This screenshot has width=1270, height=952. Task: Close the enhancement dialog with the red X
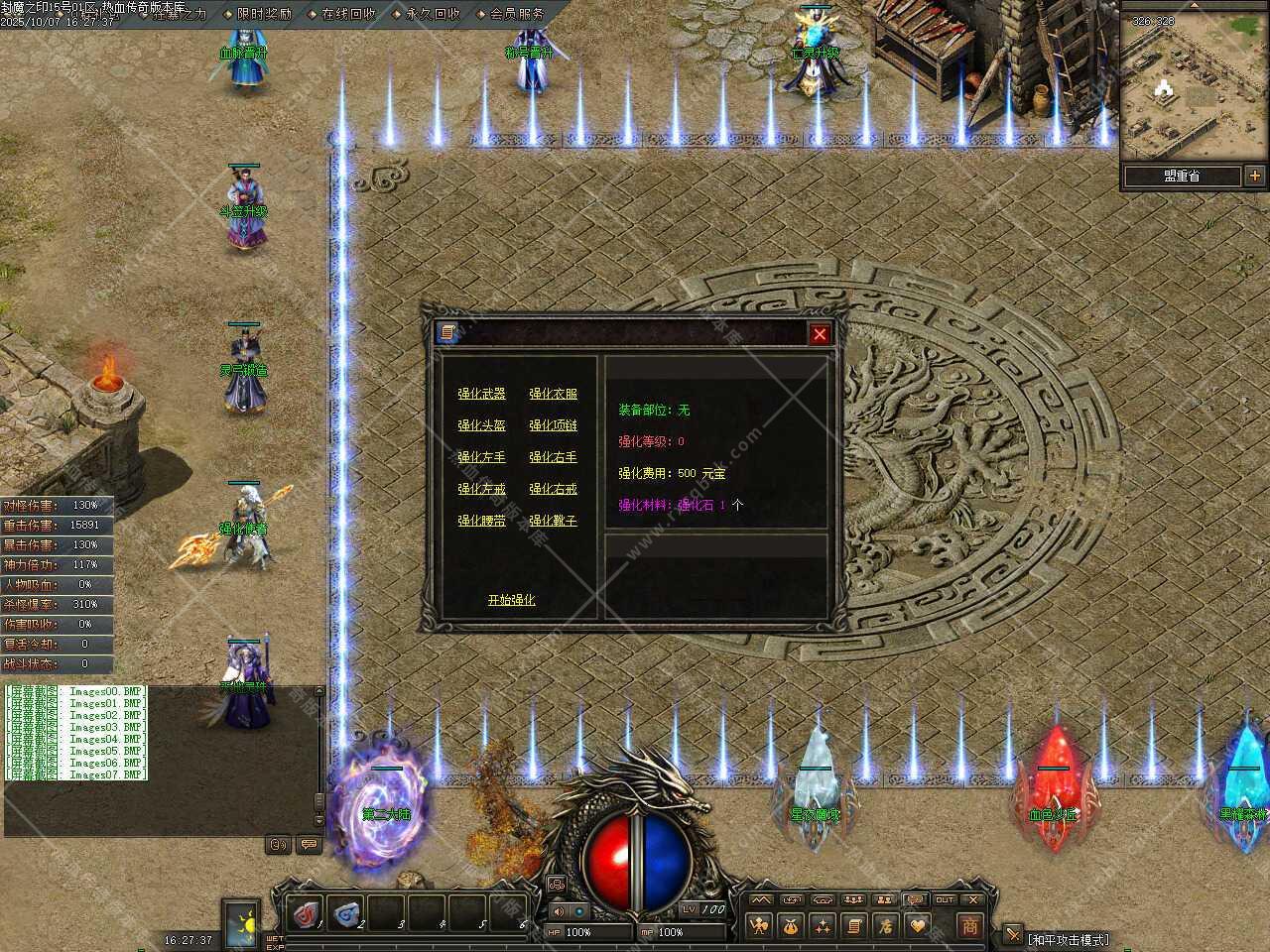820,334
